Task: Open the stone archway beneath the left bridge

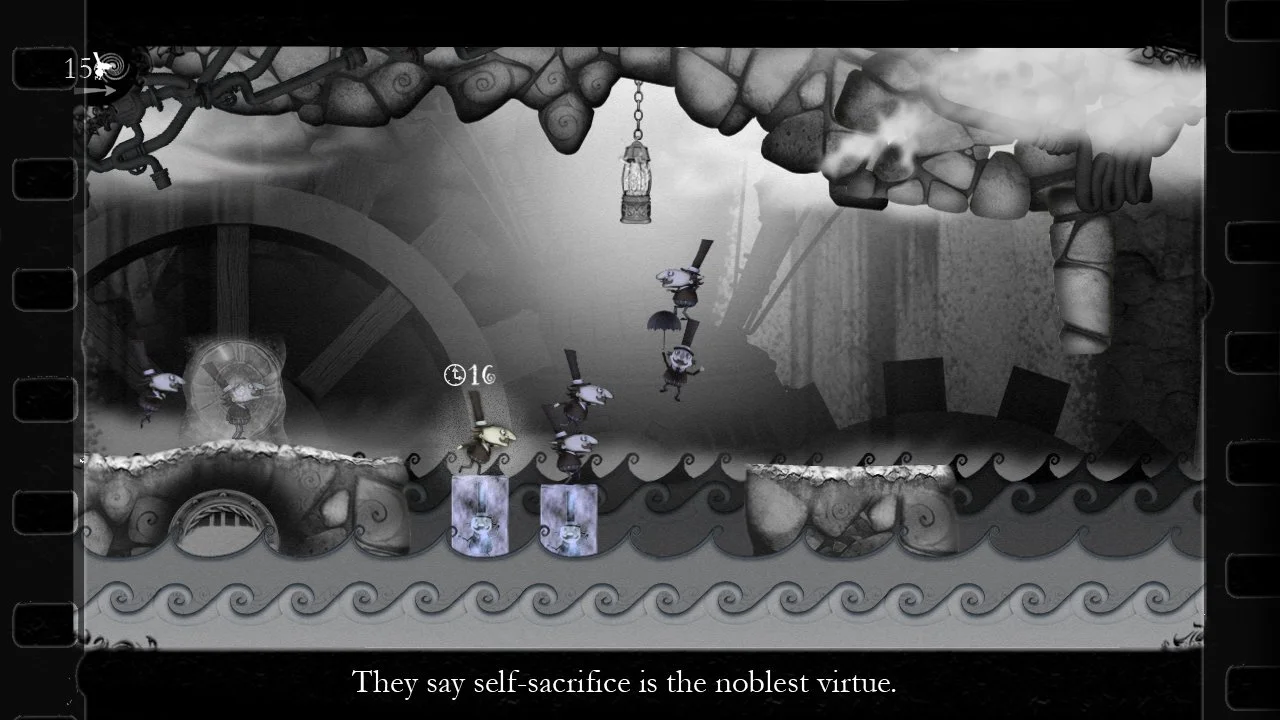Action: pos(218,520)
